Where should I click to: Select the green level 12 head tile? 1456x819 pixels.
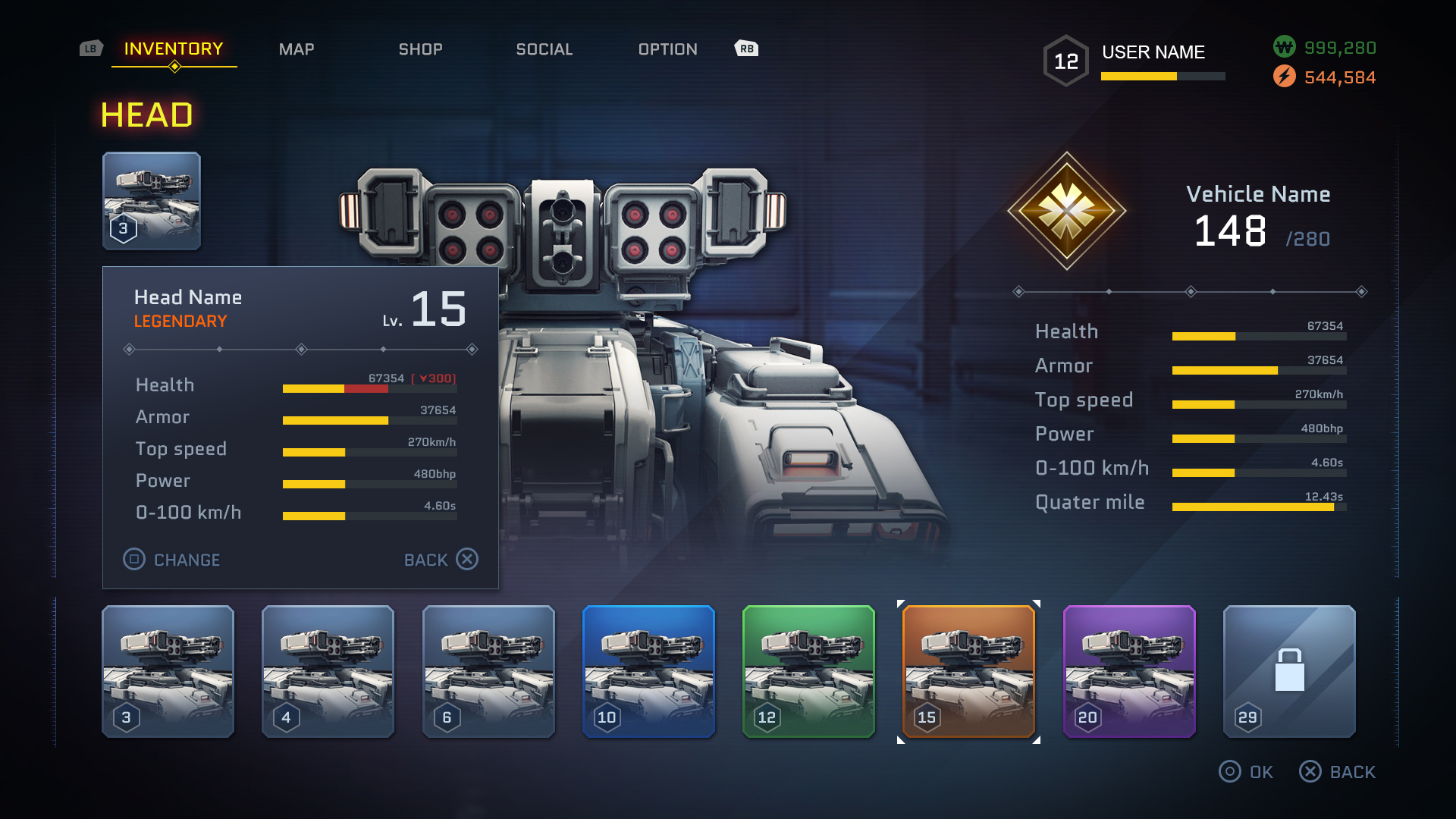point(809,671)
